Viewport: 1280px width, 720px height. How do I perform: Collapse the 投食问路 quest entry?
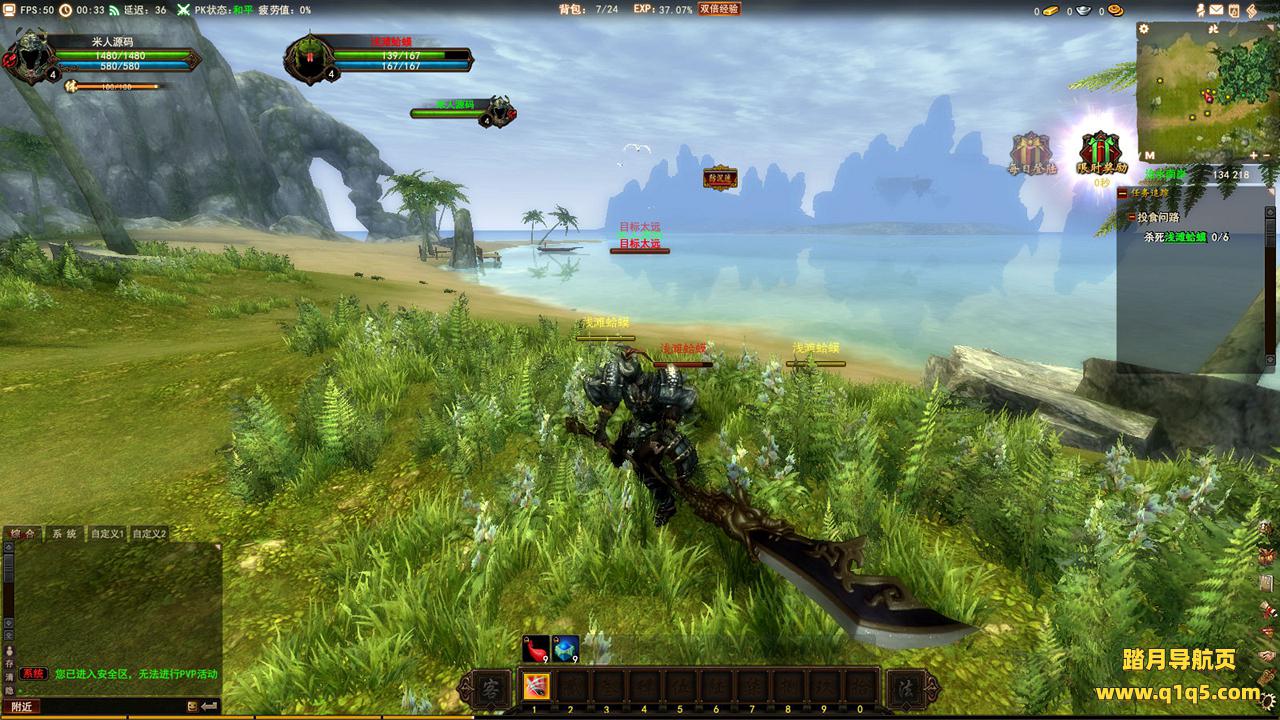coord(1131,216)
